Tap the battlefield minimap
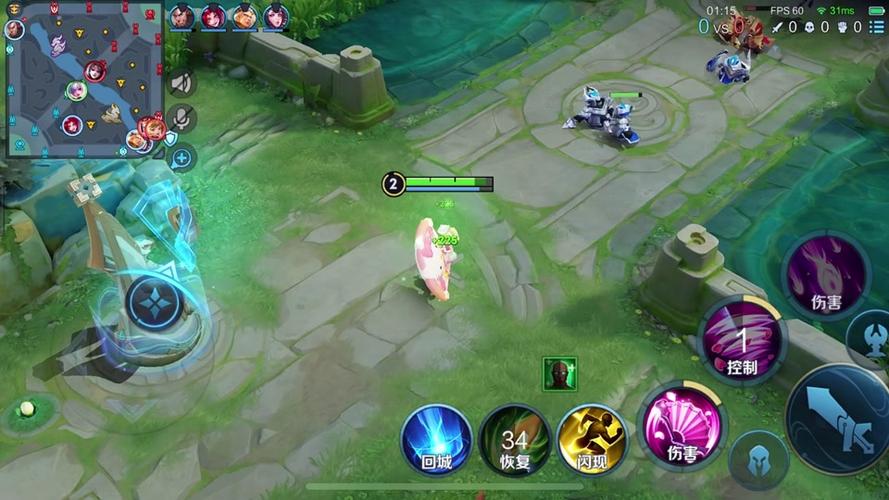889x500 pixels. click(x=84, y=80)
